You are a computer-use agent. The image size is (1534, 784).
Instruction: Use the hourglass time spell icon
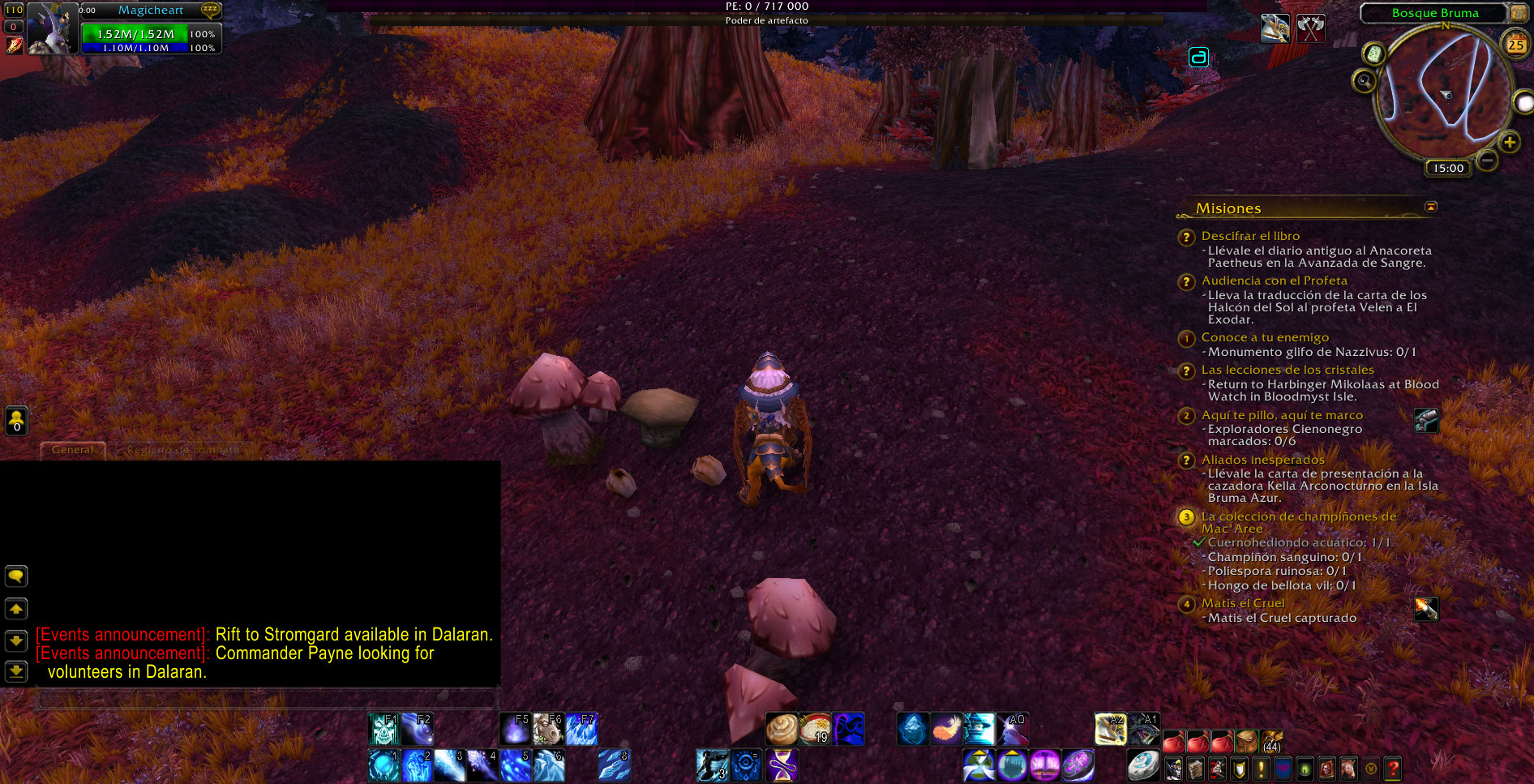coord(782,765)
